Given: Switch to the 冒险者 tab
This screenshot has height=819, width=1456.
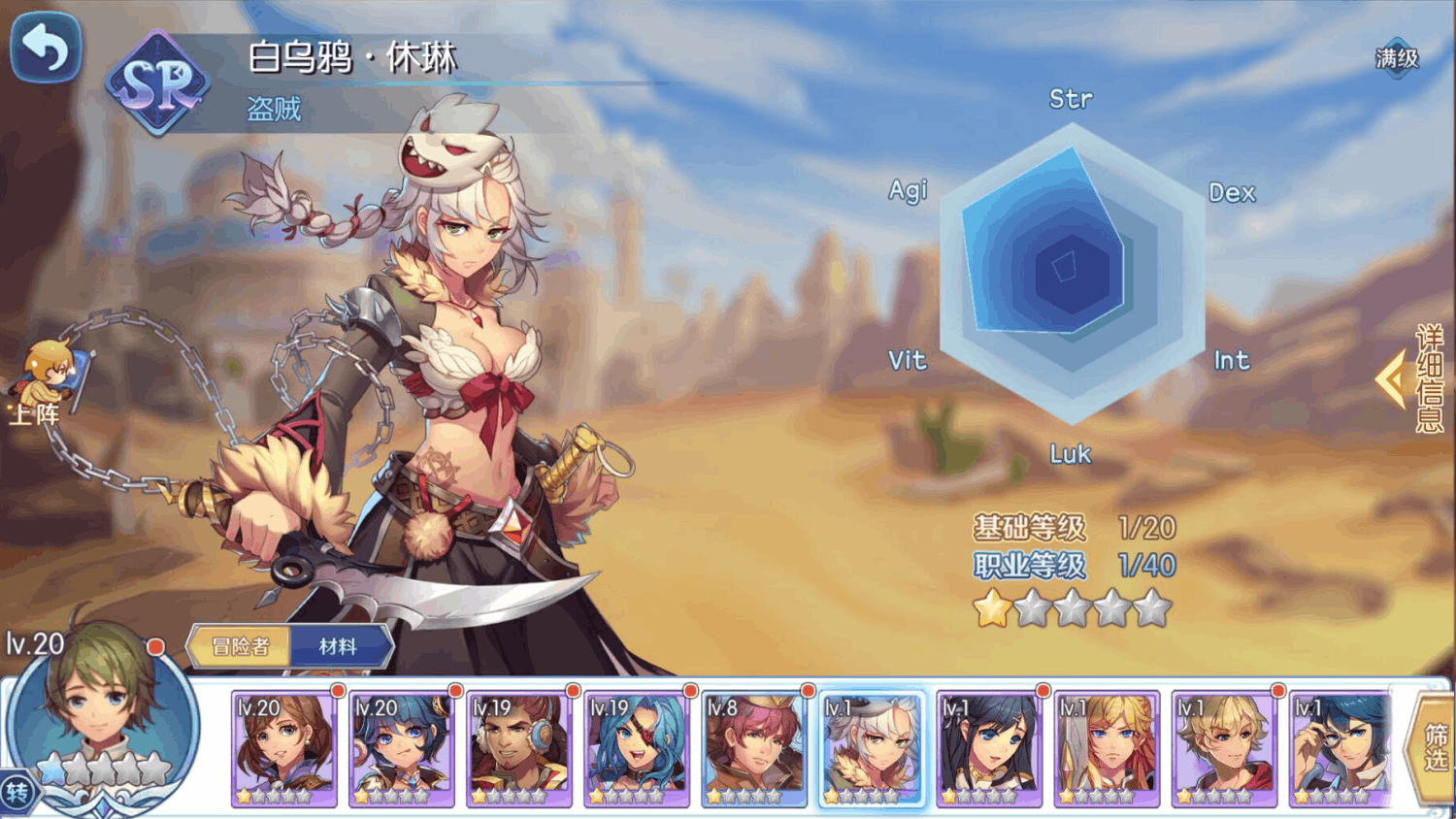Looking at the screenshot, I should coord(240,646).
